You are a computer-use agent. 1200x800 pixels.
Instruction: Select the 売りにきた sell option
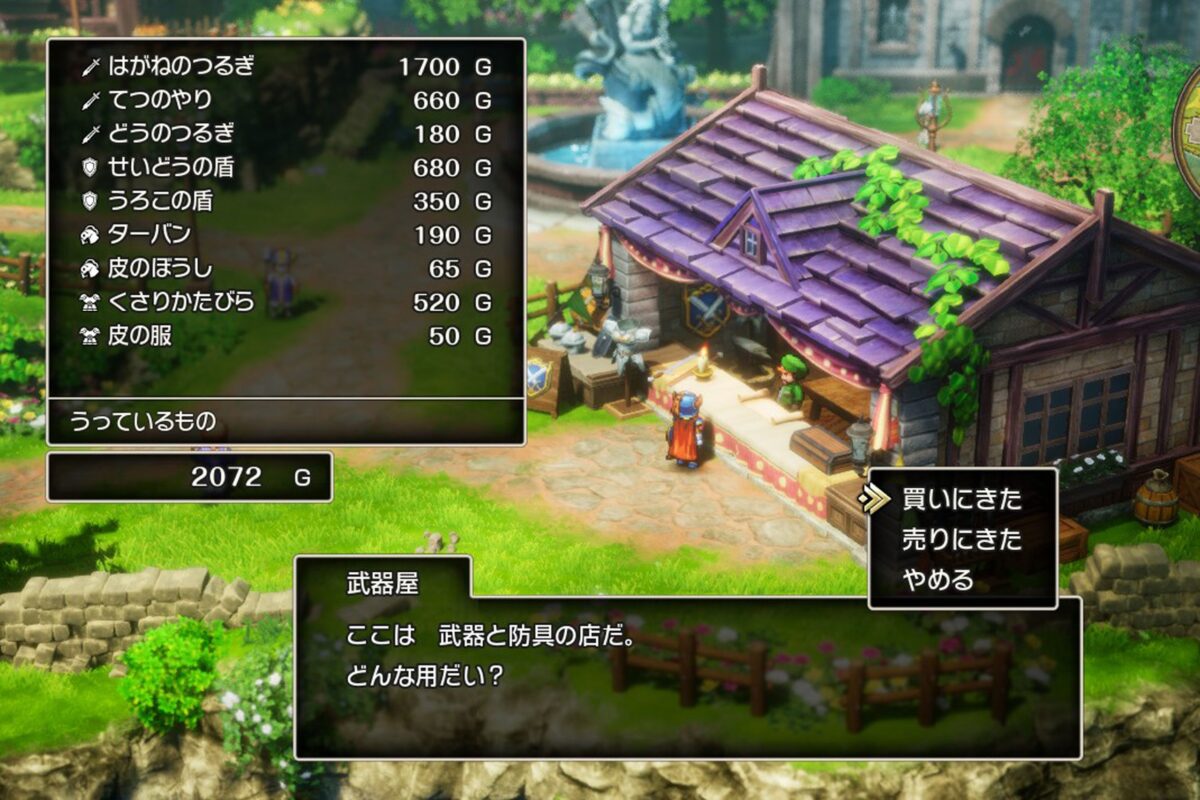[x=961, y=539]
